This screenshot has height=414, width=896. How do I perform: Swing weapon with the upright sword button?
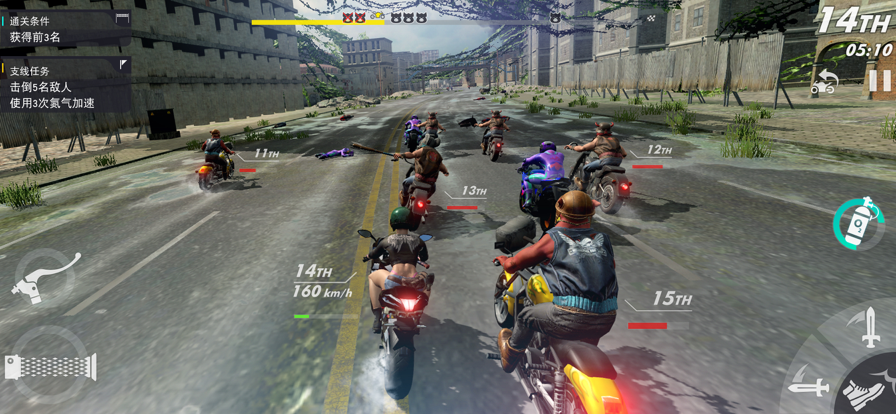pos(870,328)
